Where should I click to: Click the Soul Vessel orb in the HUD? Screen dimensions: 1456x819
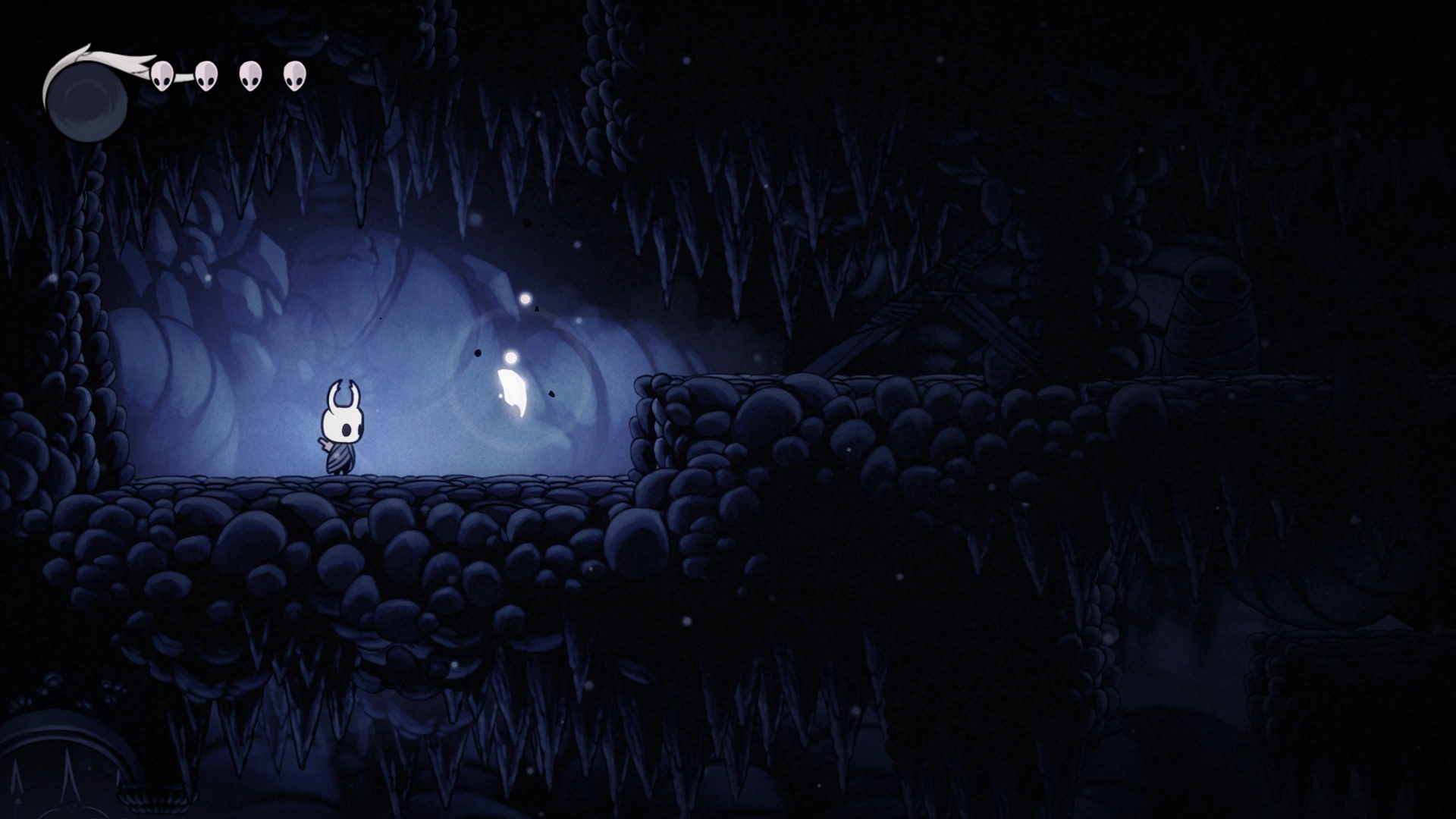87,99
